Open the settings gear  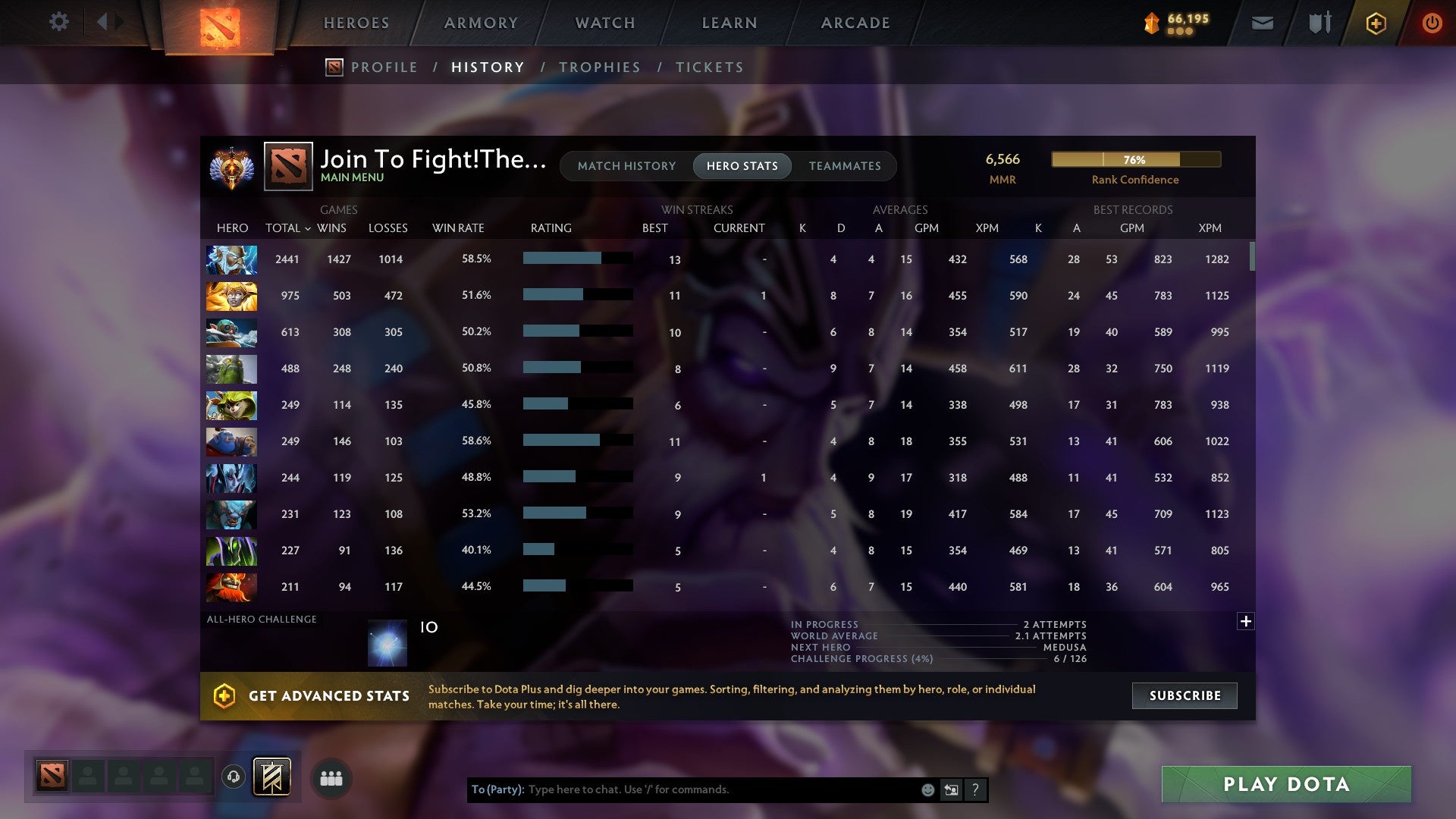tap(59, 22)
